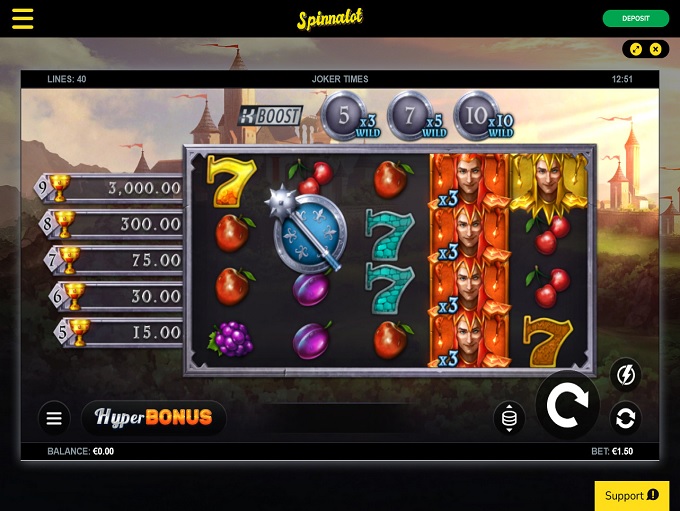680x511 pixels.
Task: Open the Spinnalot site menu
Action: pos(22,19)
